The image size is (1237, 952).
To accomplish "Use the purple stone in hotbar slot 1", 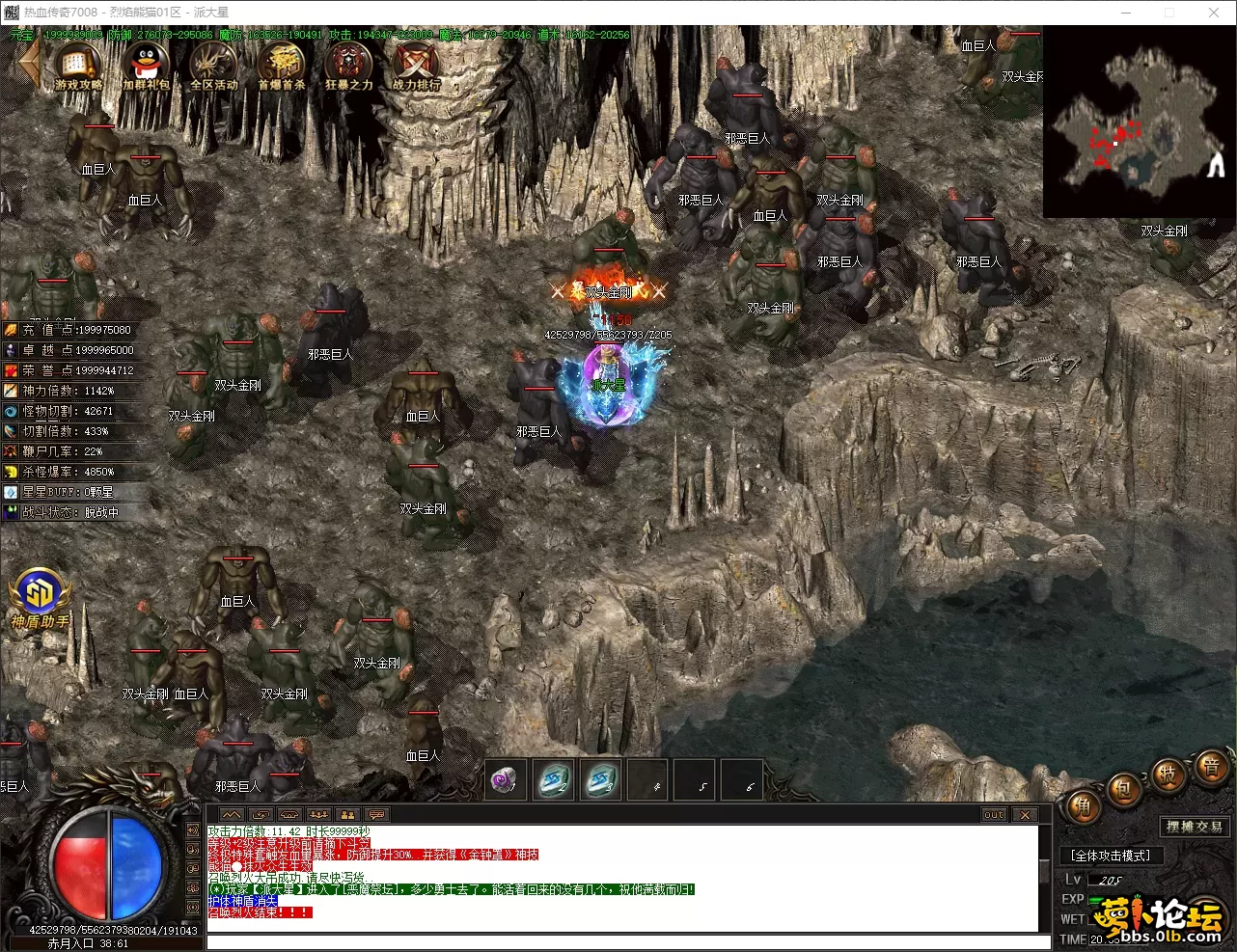I will pyautogui.click(x=505, y=780).
